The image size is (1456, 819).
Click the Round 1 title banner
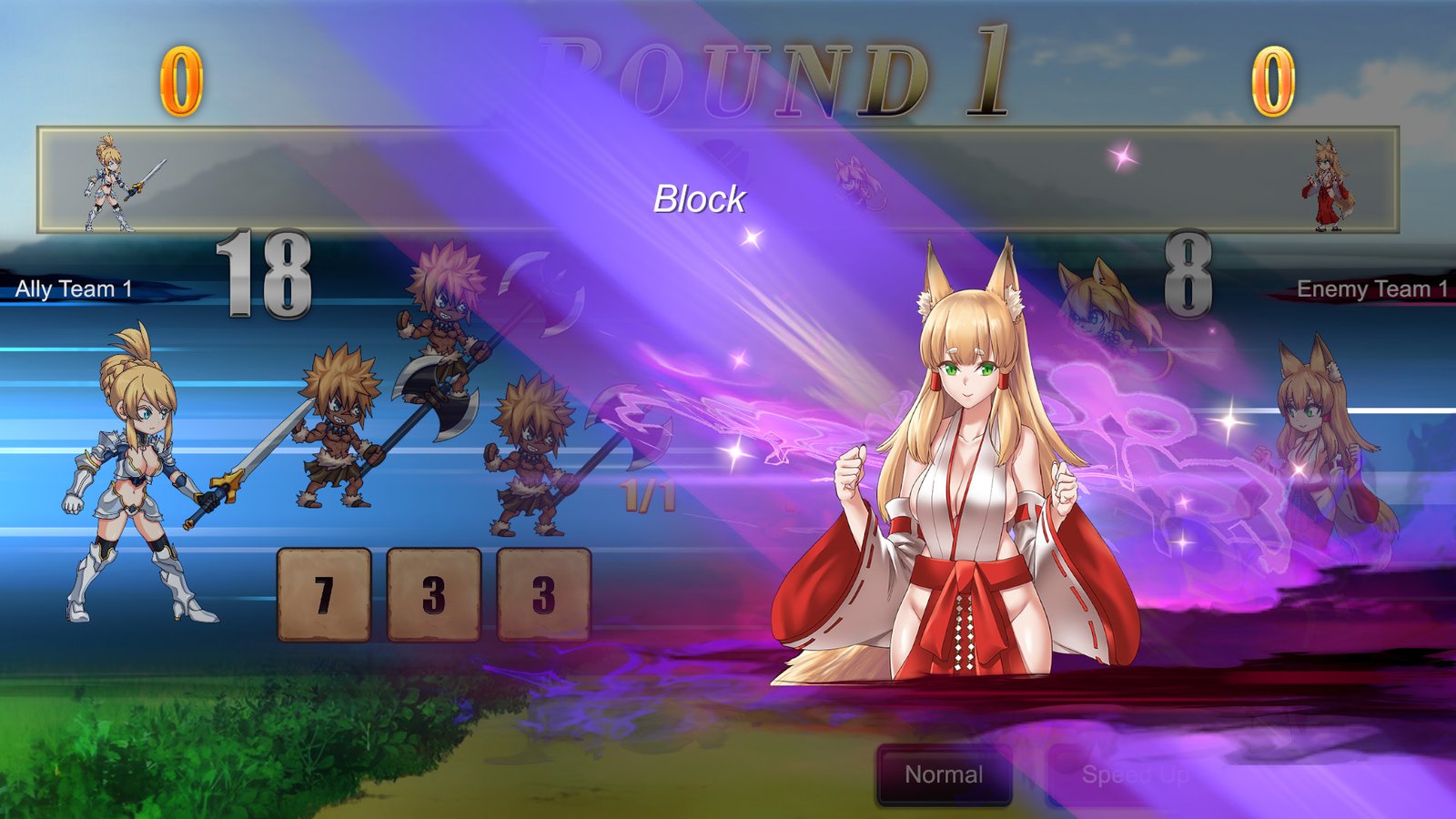[x=783, y=68]
